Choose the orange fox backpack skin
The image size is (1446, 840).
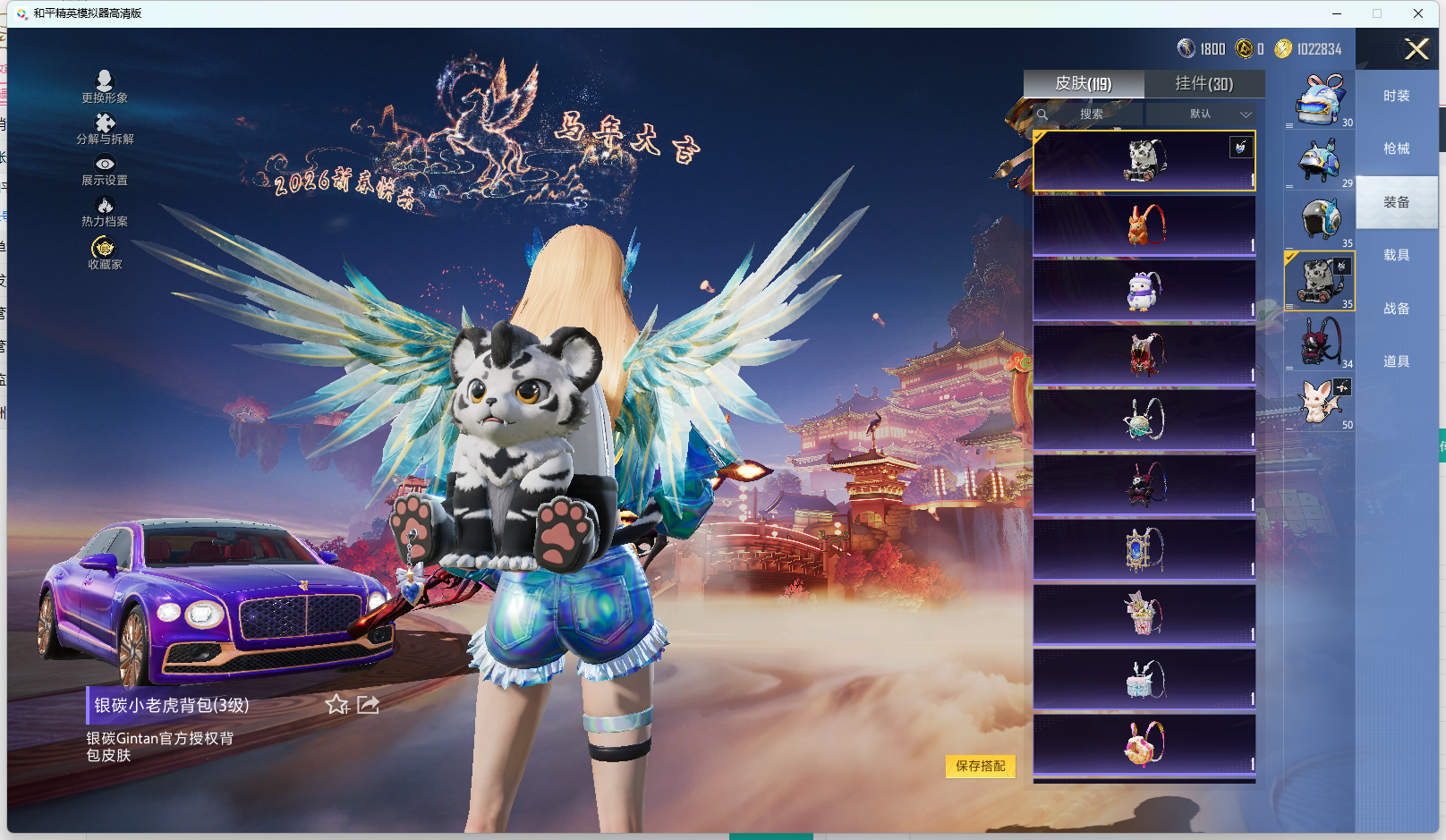tap(1144, 225)
